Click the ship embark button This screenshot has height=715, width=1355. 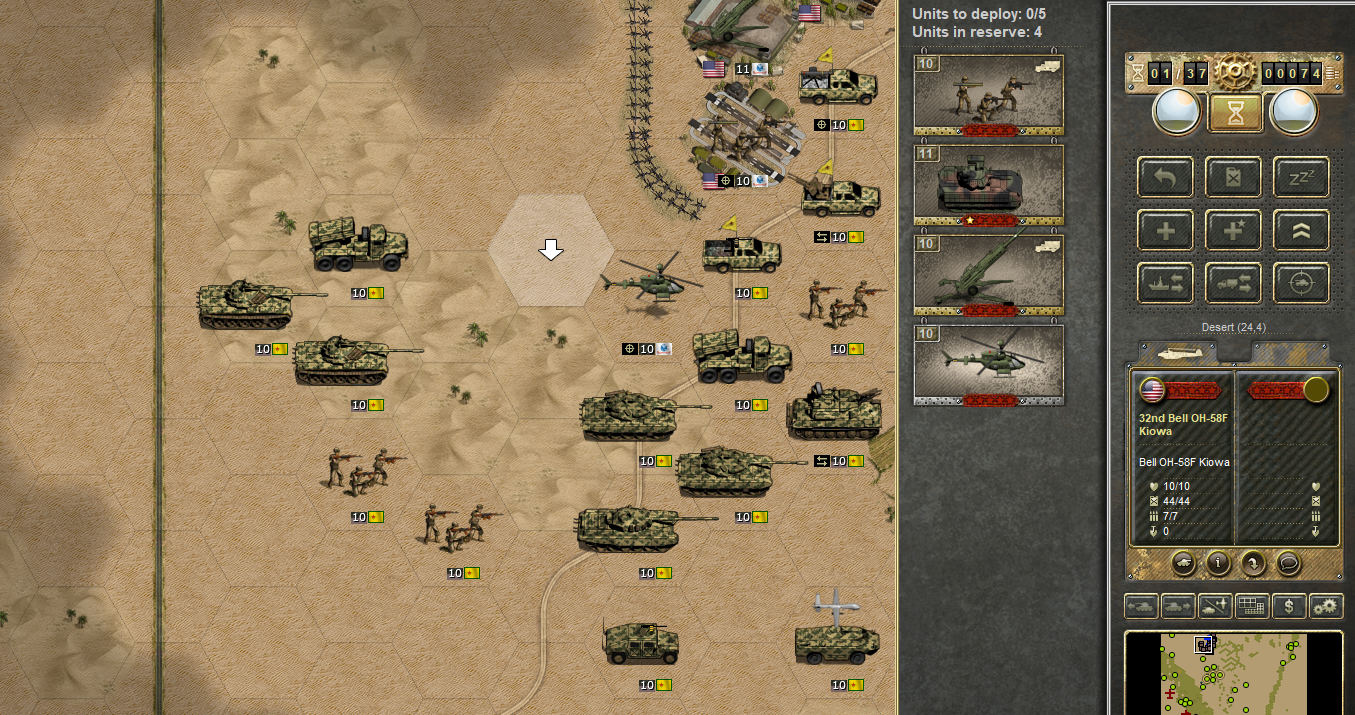pos(1165,283)
